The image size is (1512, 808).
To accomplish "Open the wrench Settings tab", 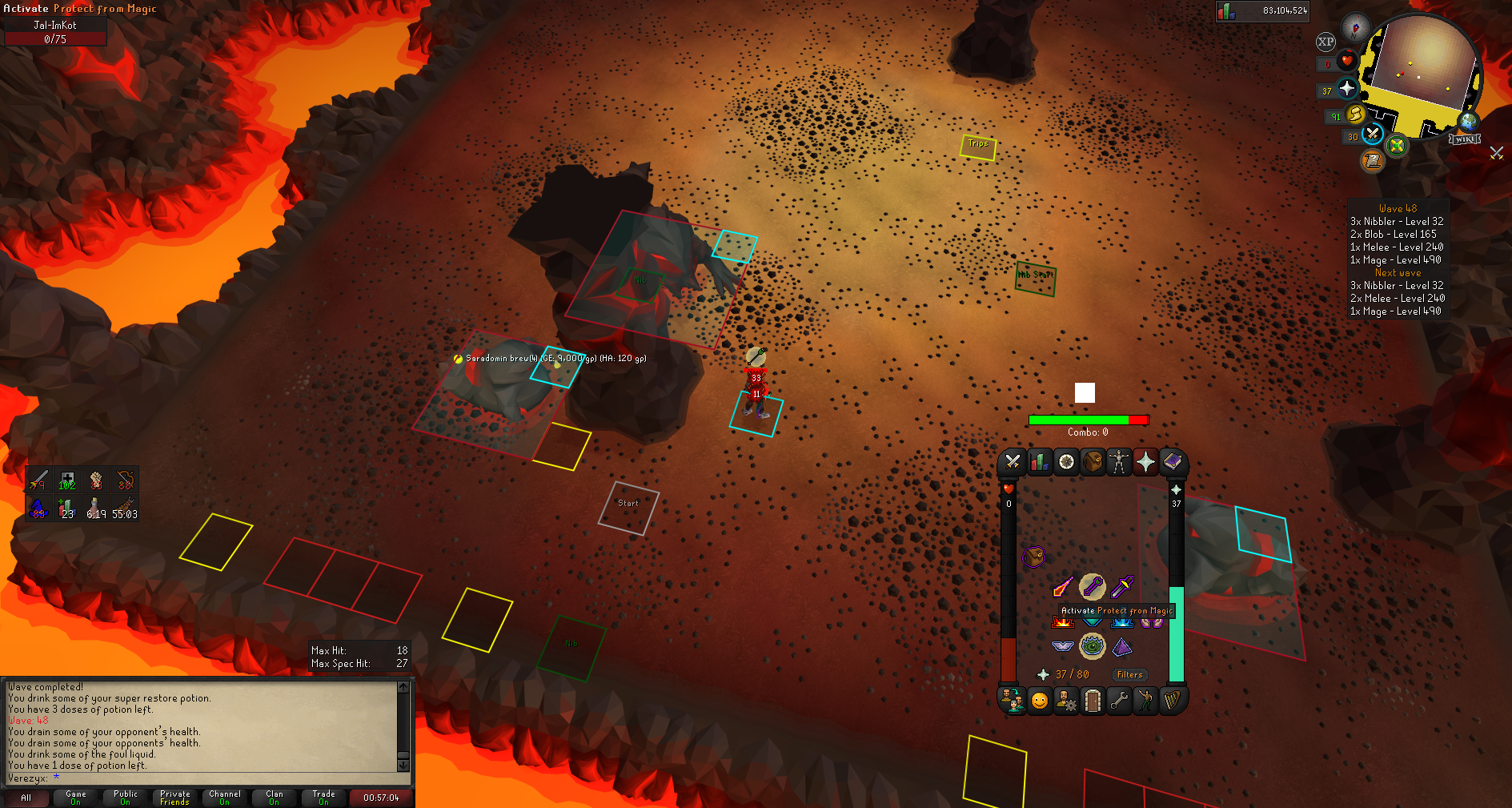I will [1119, 701].
